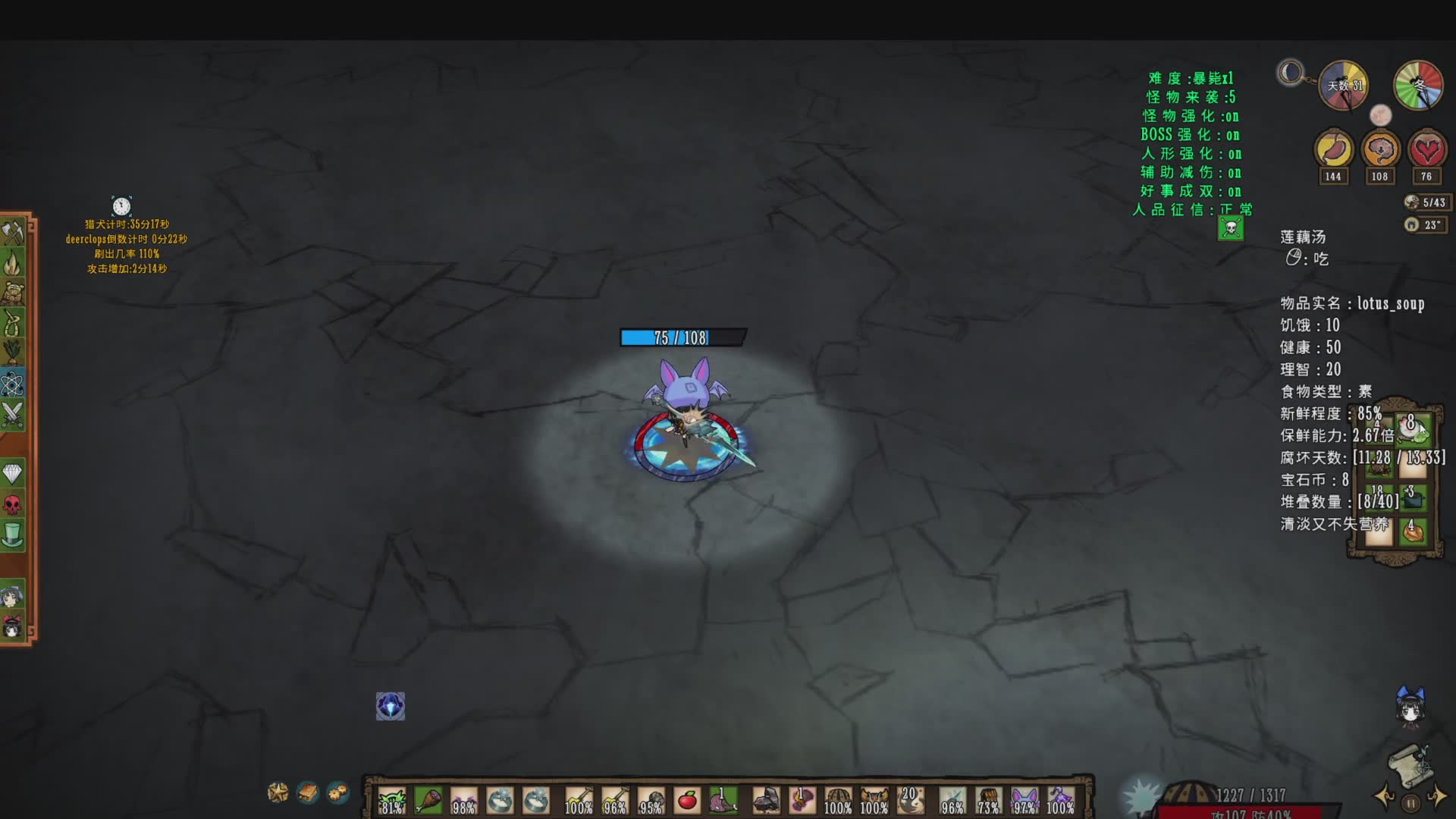Select the crock pot item in backpack
This screenshot has height=819, width=1456.
tap(1412, 498)
